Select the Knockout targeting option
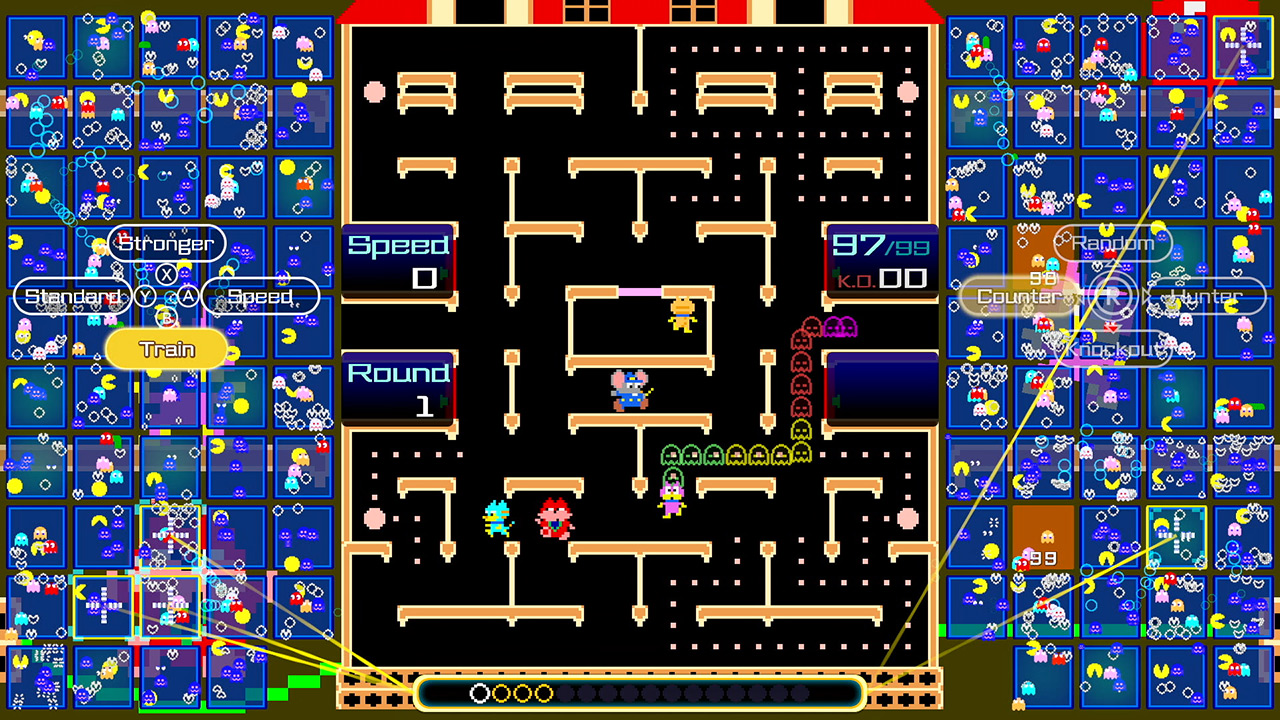The height and width of the screenshot is (720, 1280). [1113, 351]
